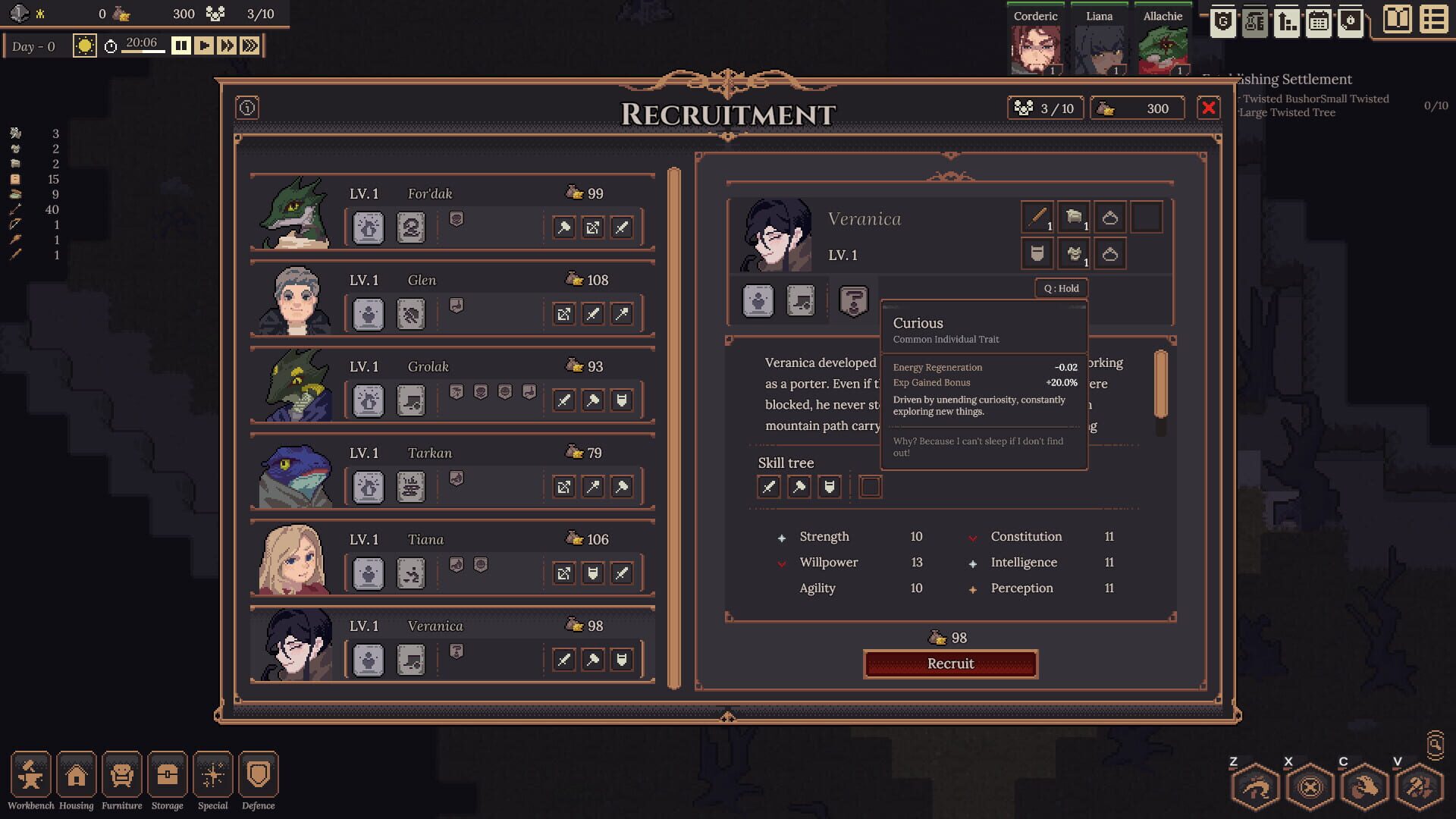Click the Q : Hold button
This screenshot has height=819, width=1456.
[1061, 288]
